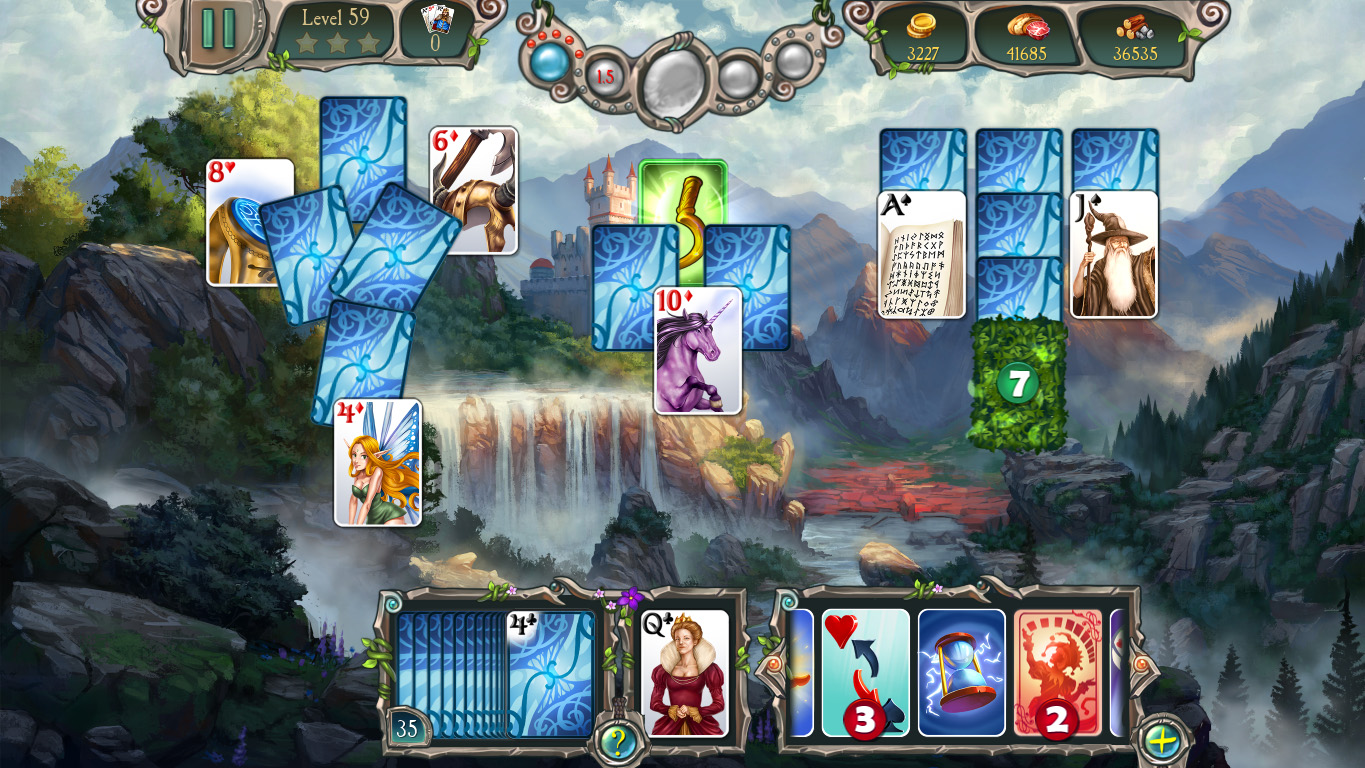1365x768 pixels.
Task: Use the lightning hourglass time power-up
Action: (x=961, y=668)
